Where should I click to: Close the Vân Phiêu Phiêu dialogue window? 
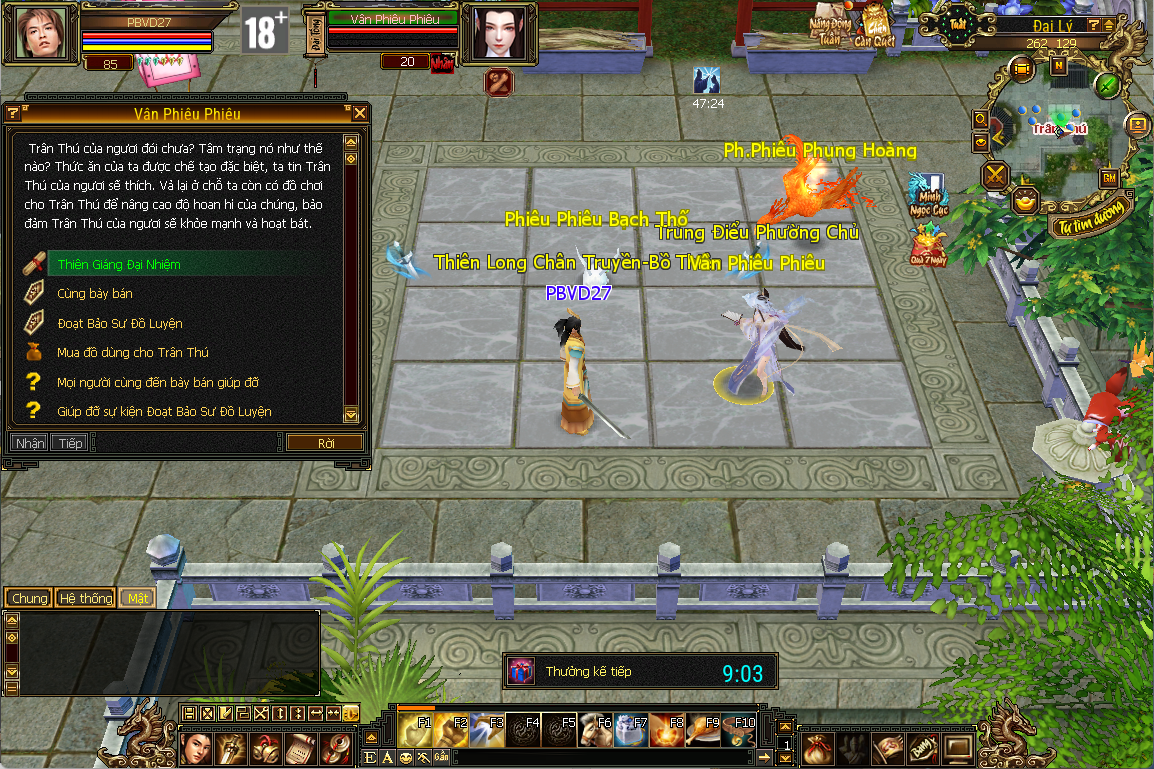(x=360, y=114)
